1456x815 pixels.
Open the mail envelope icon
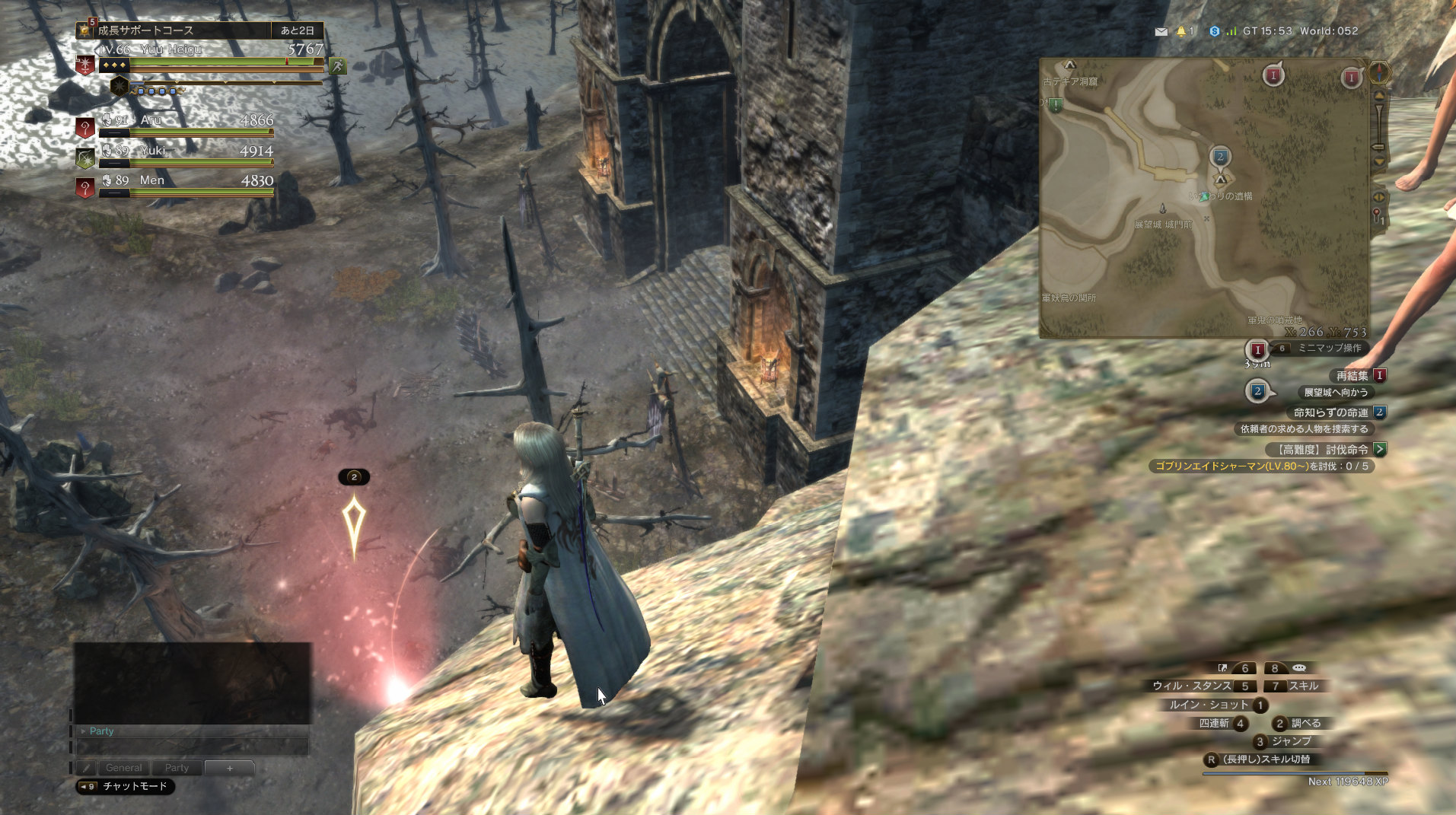1161,31
